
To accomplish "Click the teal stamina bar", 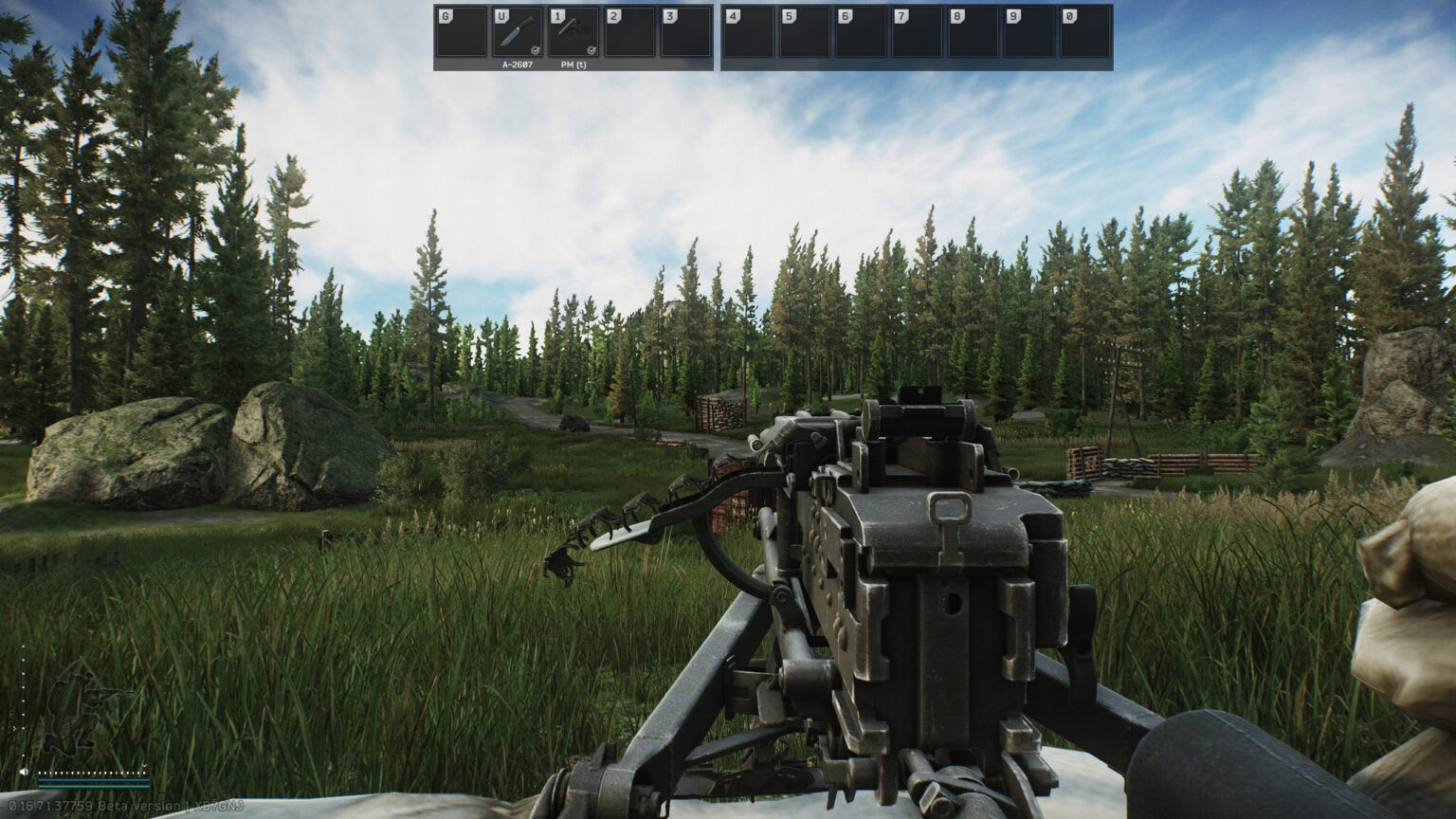I will (94, 786).
